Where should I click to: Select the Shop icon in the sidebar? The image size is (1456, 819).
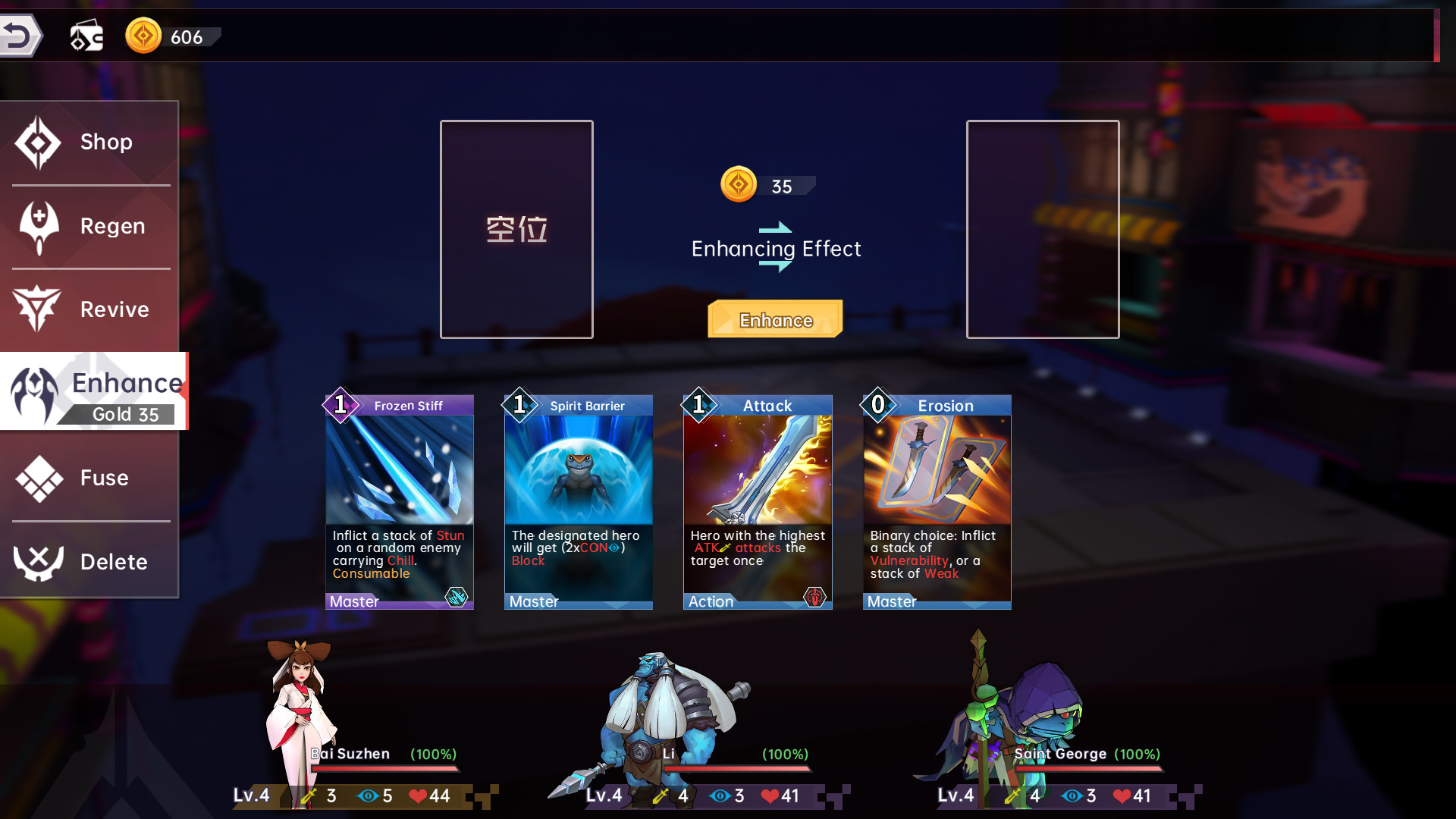pos(39,142)
